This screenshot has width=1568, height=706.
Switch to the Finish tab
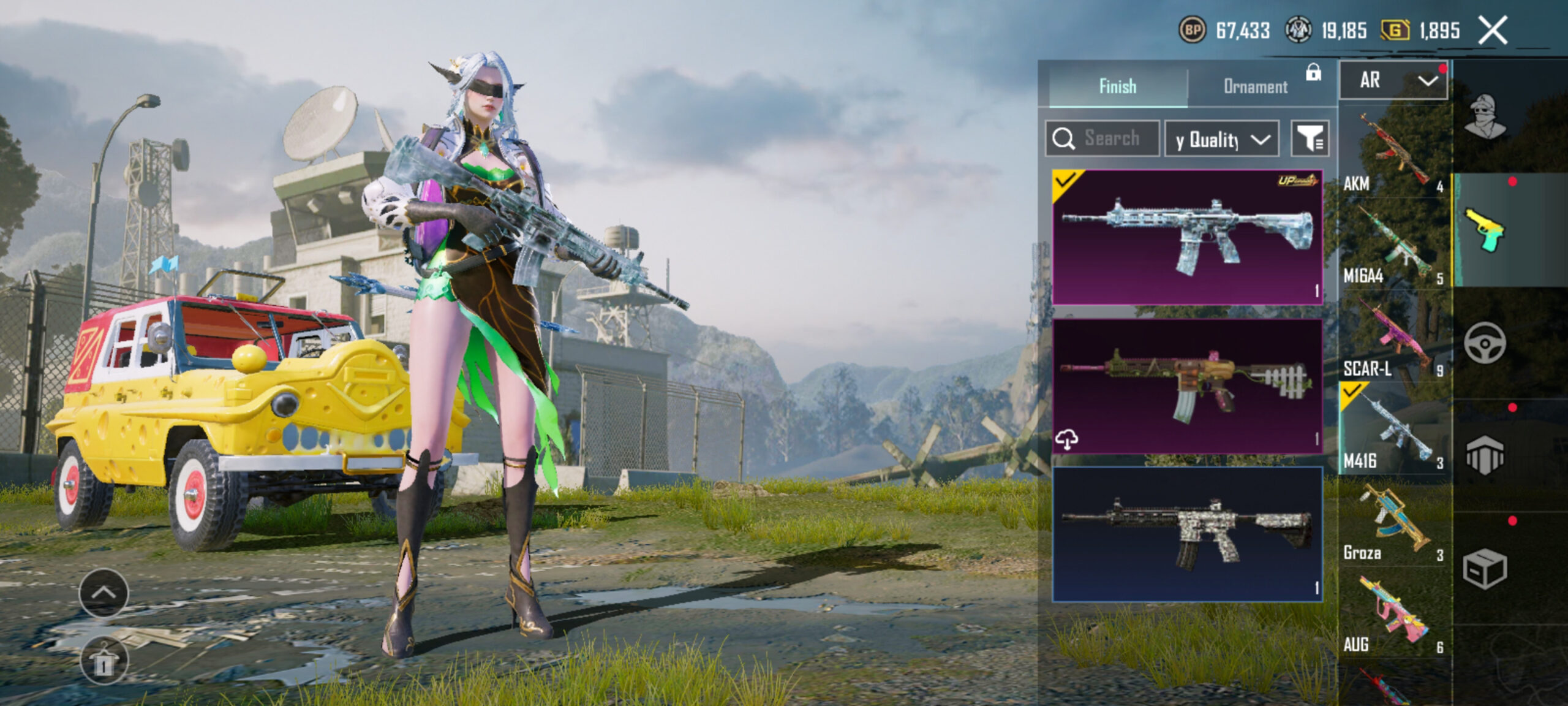coord(1118,86)
